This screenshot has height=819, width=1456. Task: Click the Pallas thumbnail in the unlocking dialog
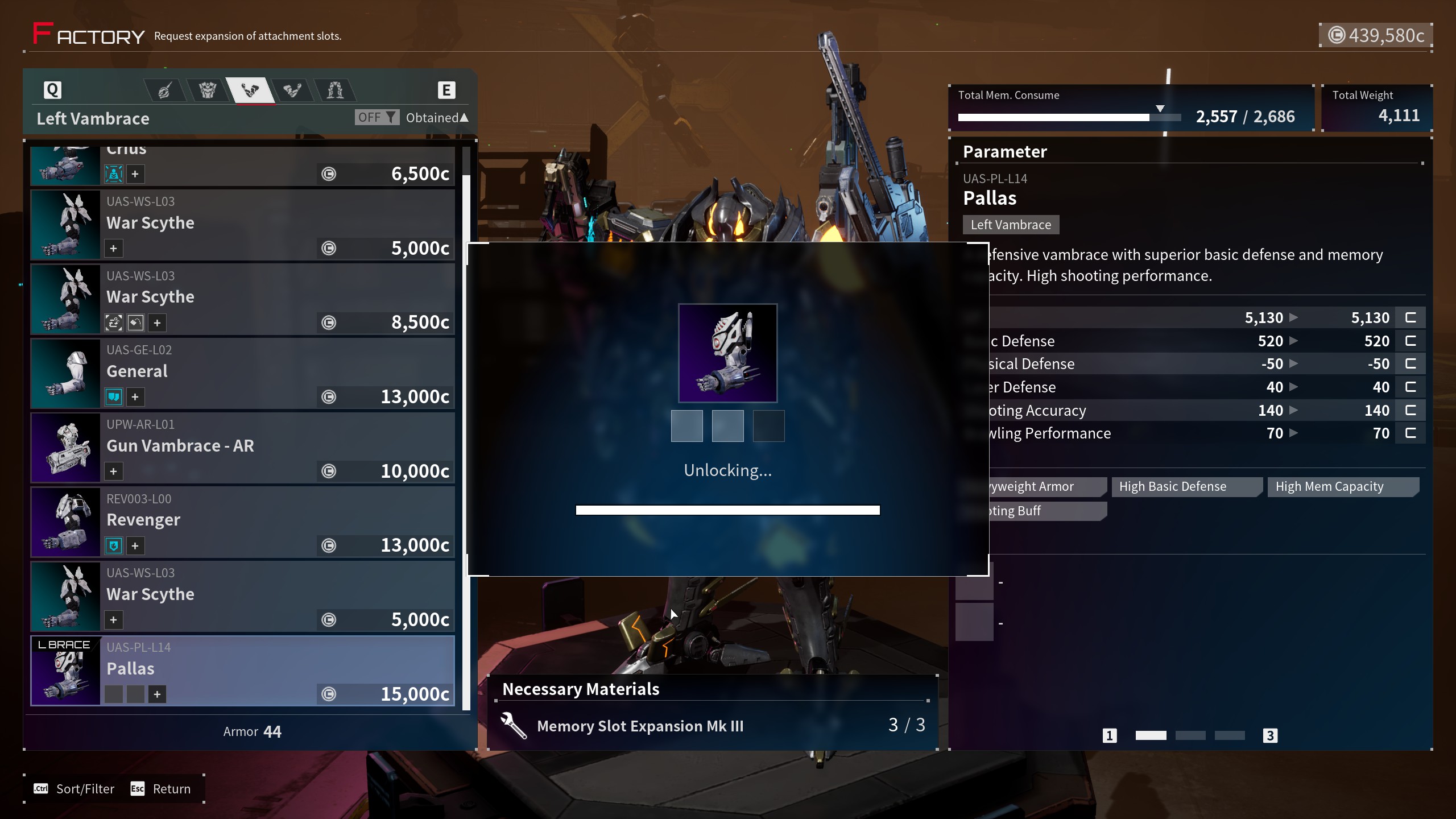[x=727, y=353]
